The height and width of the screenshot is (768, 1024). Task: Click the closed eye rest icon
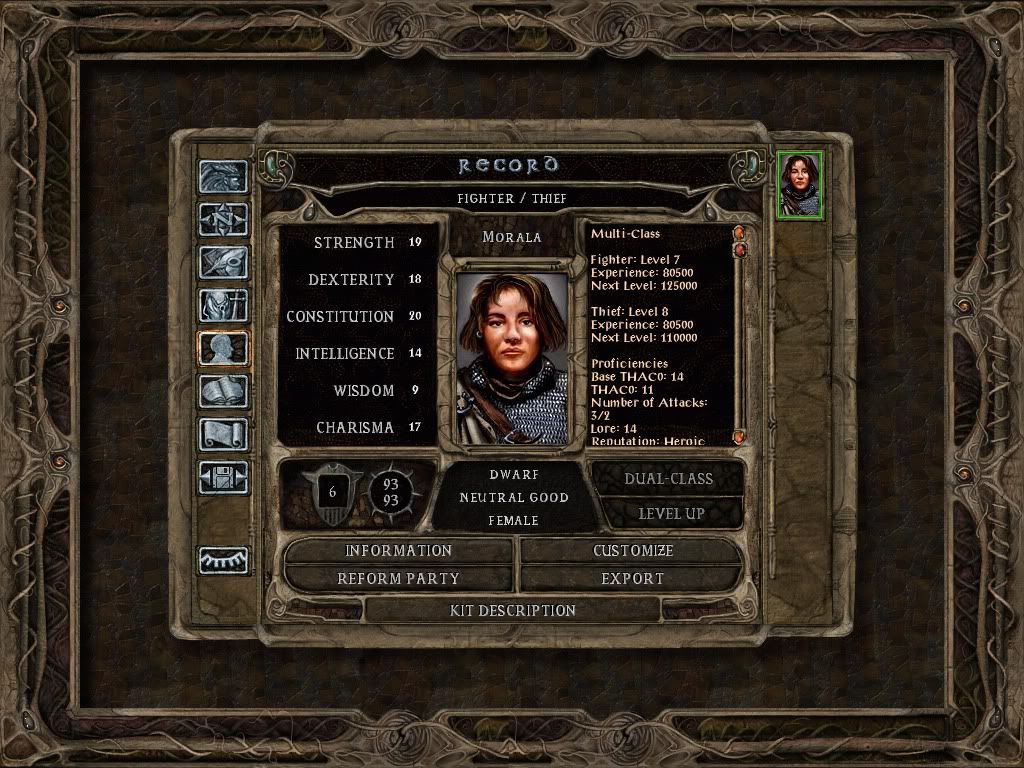point(222,561)
